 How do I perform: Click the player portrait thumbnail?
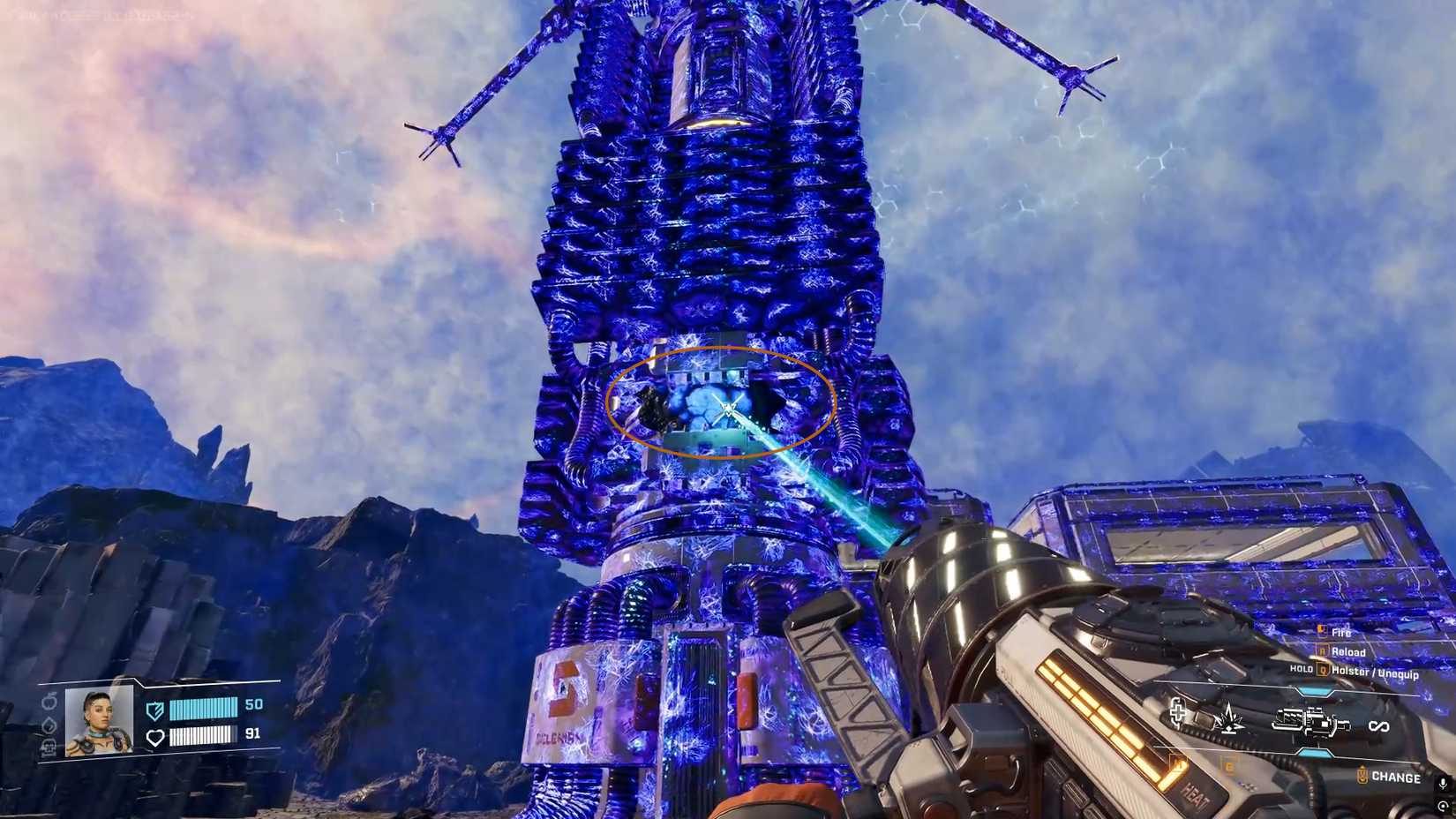pos(99,723)
